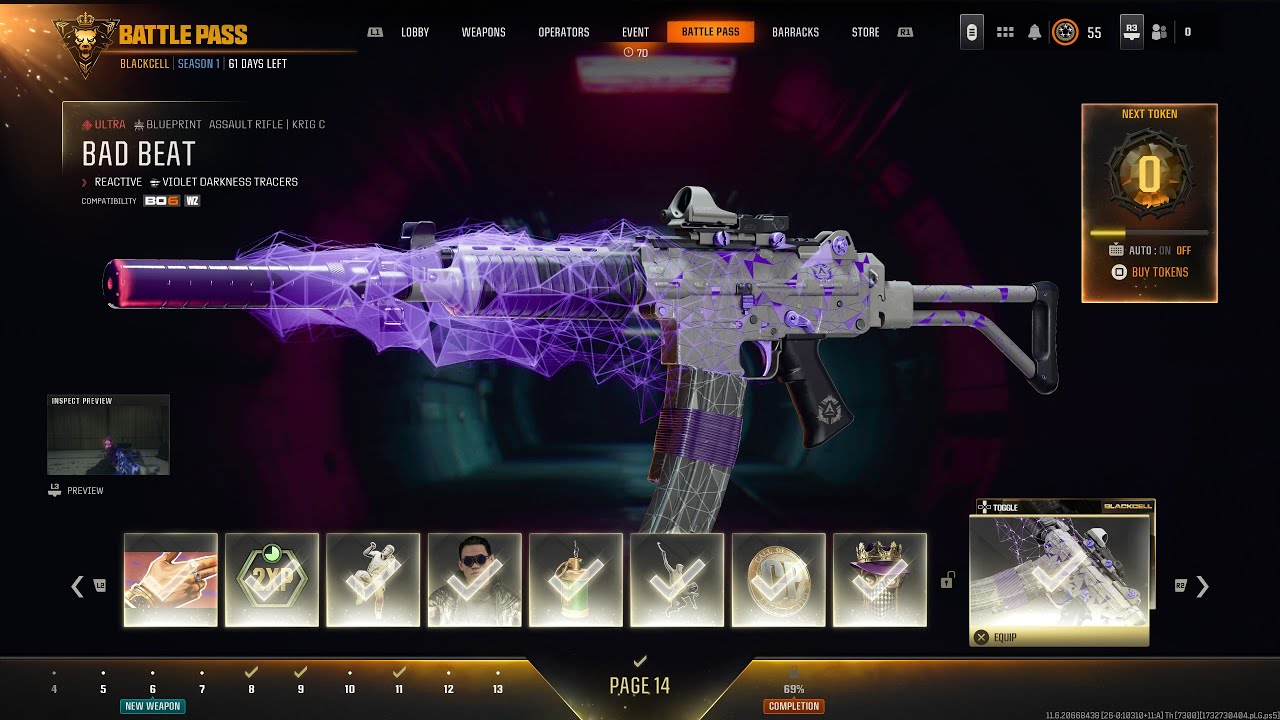
Task: Select the crowned purple reward tile
Action: click(880, 580)
